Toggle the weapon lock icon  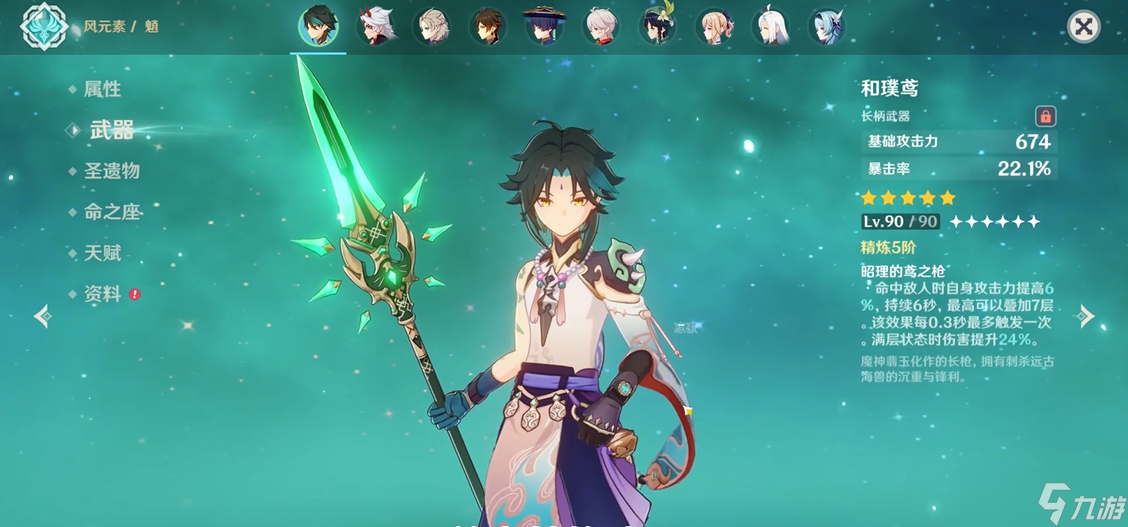(x=1045, y=116)
